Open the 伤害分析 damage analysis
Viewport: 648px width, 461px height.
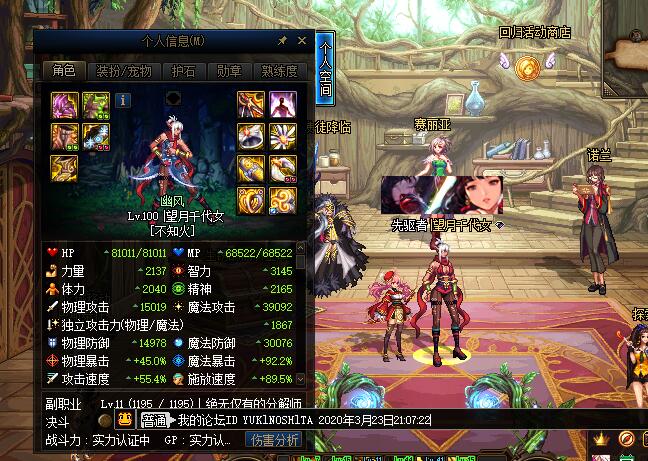coord(275,439)
